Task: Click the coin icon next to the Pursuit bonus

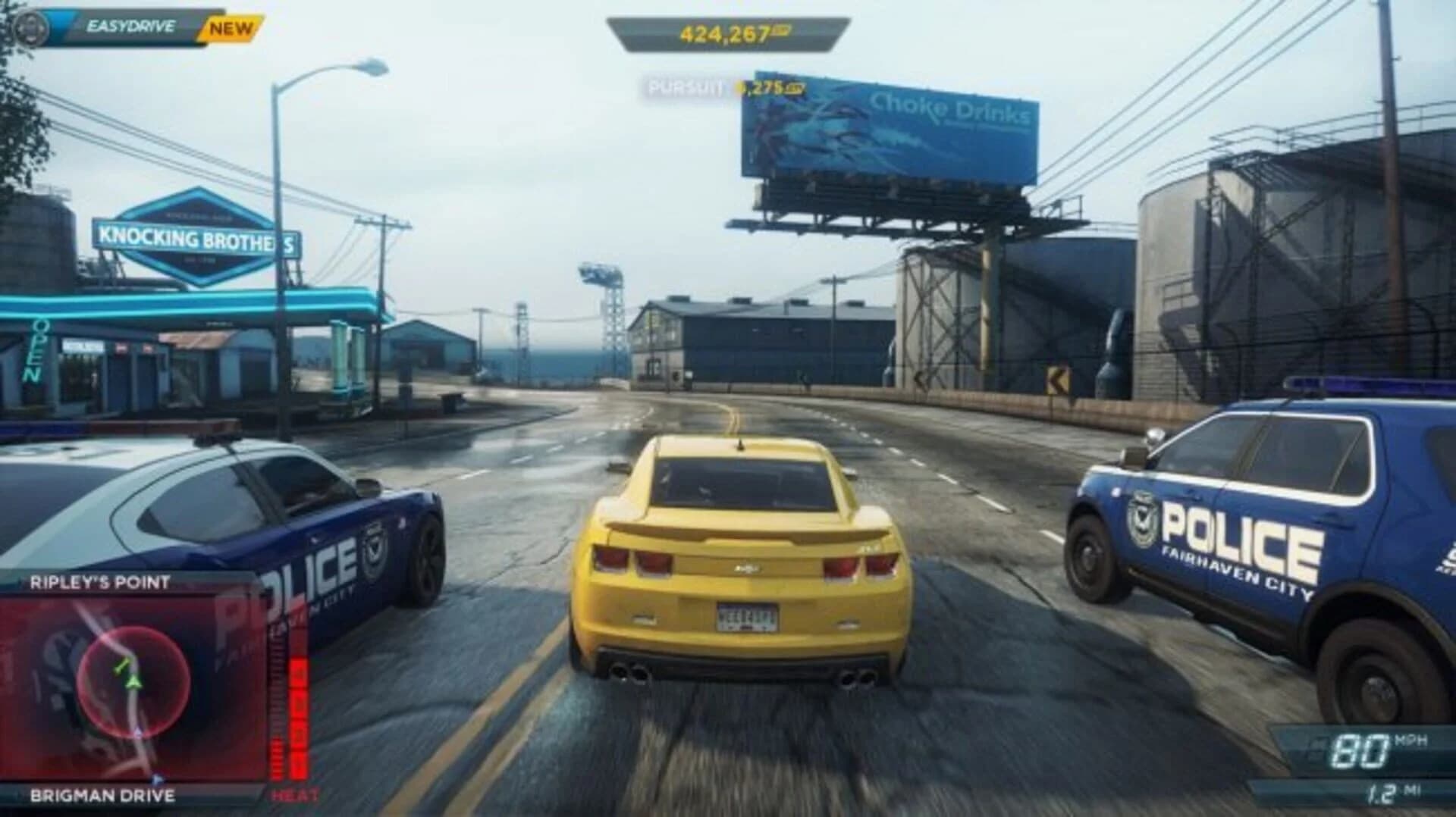Action: click(x=799, y=89)
